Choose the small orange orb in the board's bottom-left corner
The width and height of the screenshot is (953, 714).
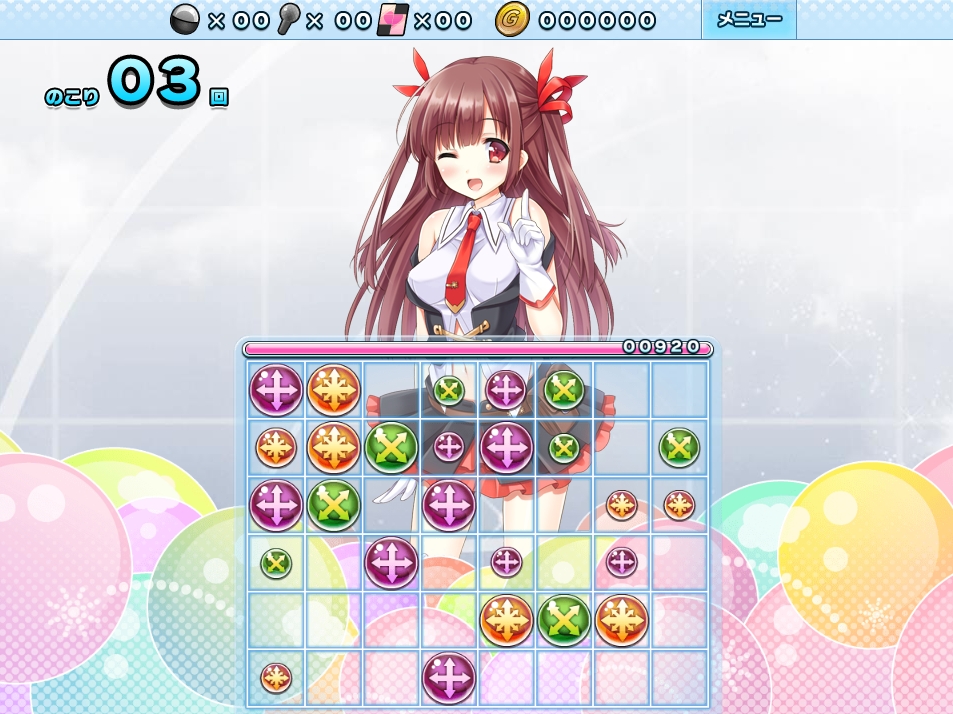pyautogui.click(x=276, y=677)
